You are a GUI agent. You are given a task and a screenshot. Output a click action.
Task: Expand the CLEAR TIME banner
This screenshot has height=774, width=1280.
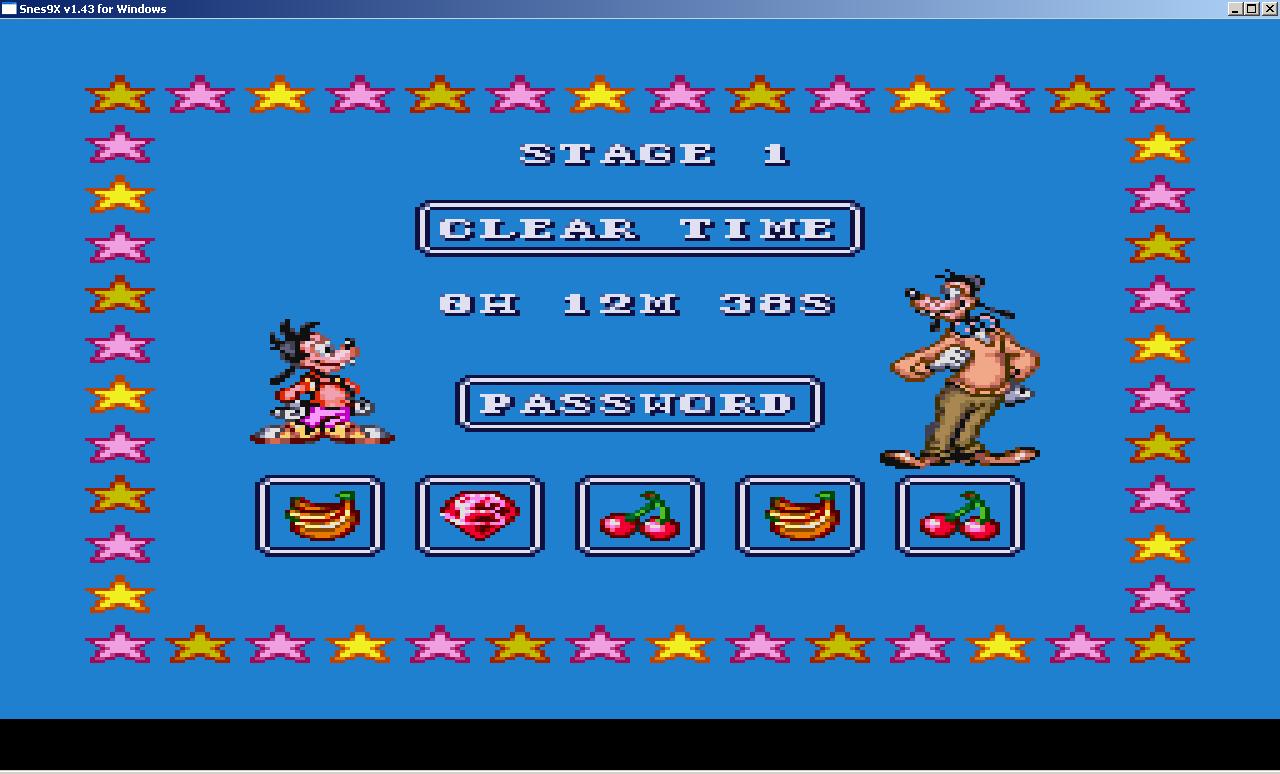[x=640, y=228]
